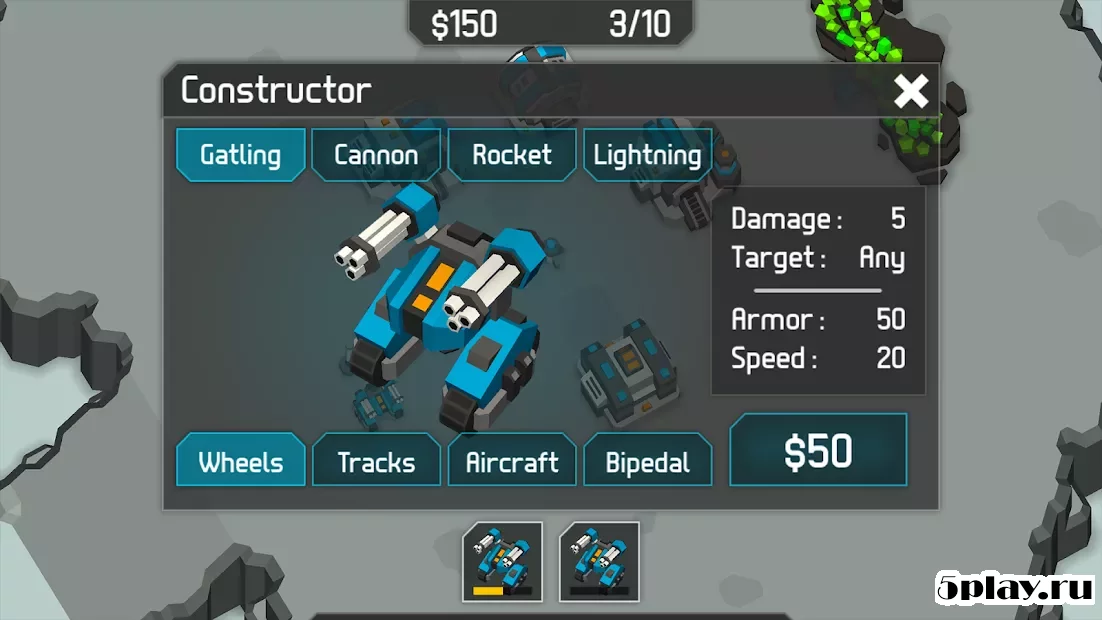The image size is (1102, 620).
Task: Select the queued unit with yellow progress bar
Action: coord(502,561)
